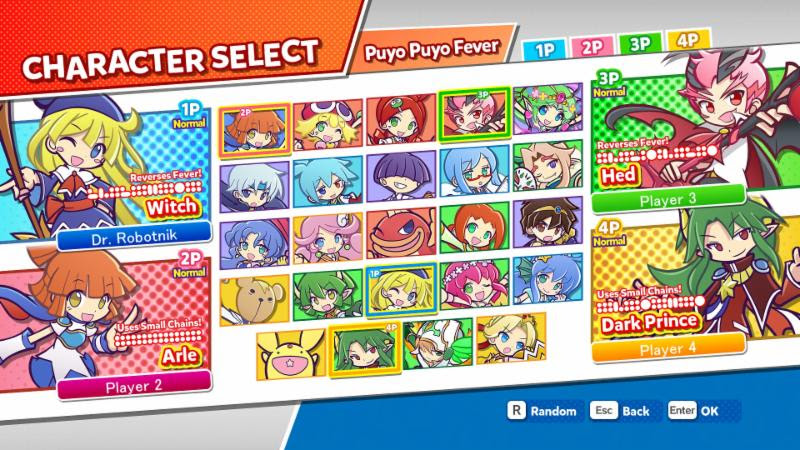
Task: Pick the purple-haired character with hidden eyes
Action: click(x=401, y=175)
